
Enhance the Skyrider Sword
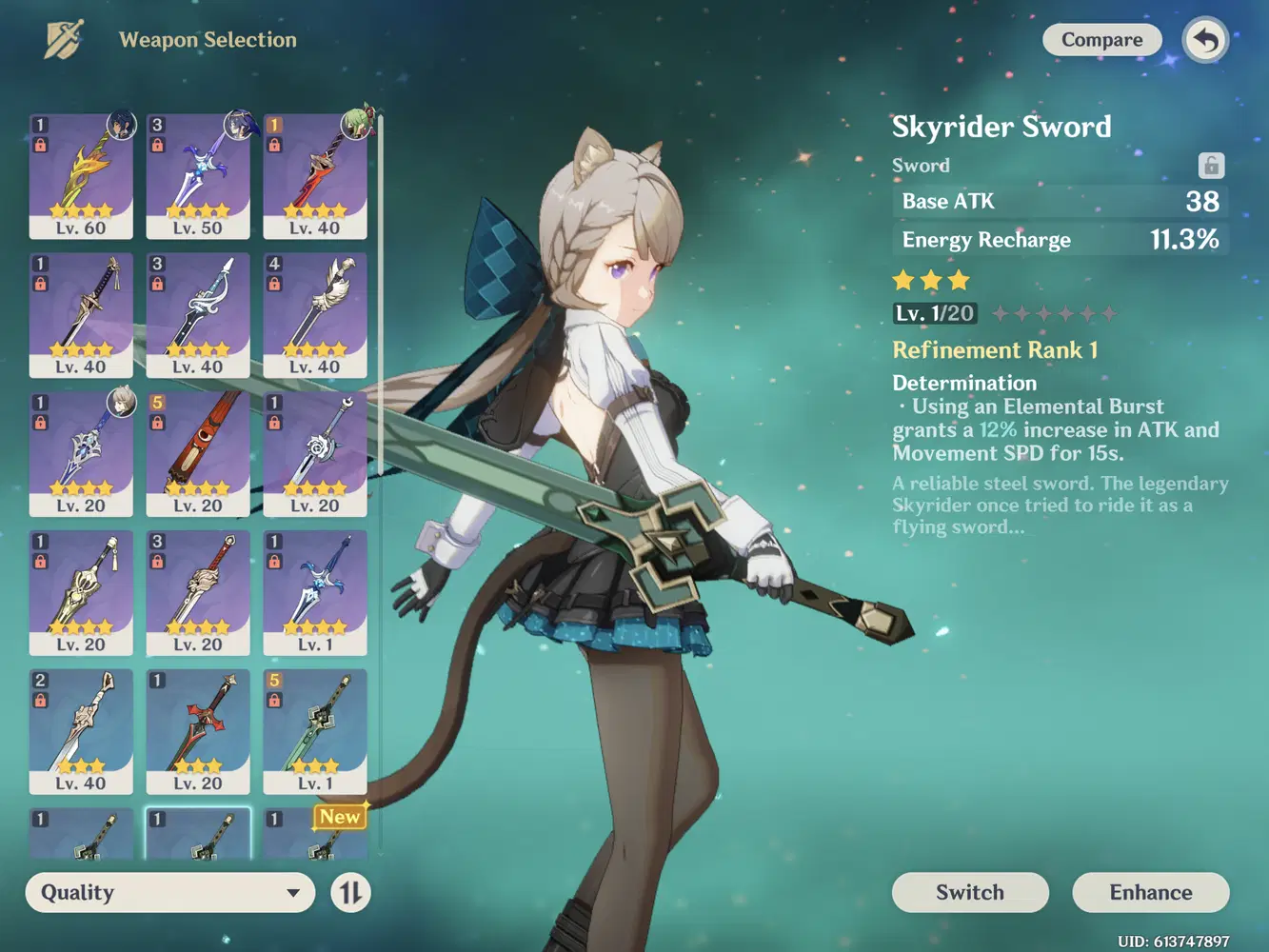click(1150, 892)
